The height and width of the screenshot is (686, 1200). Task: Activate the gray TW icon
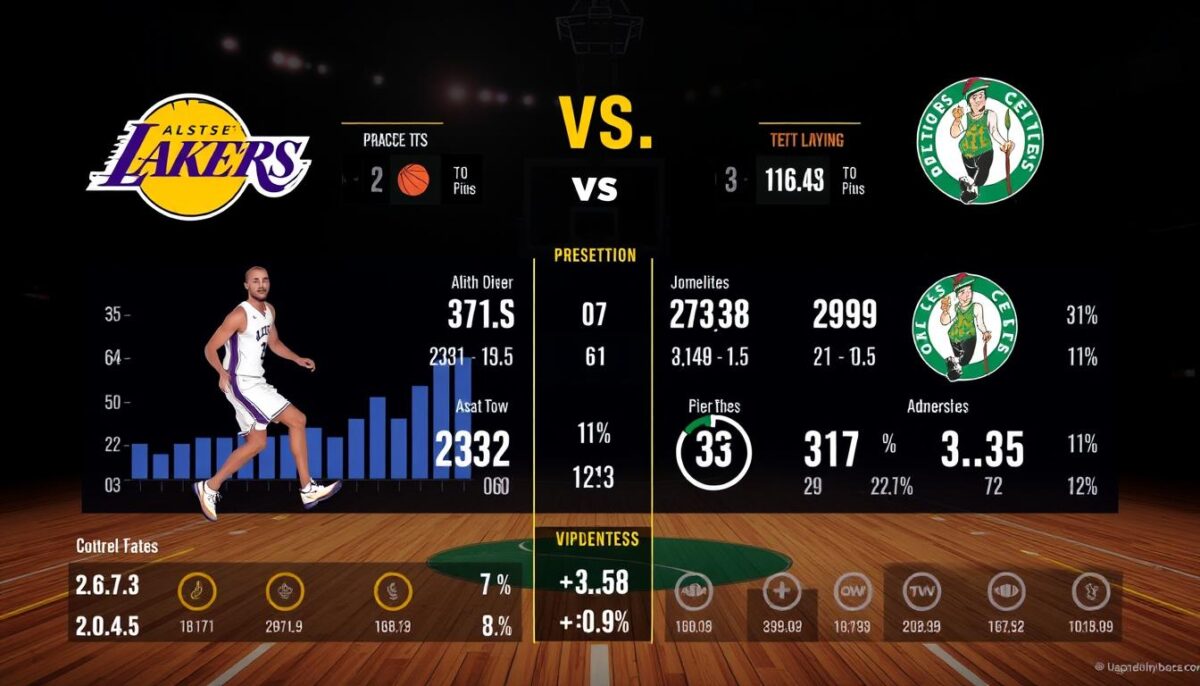[922, 593]
